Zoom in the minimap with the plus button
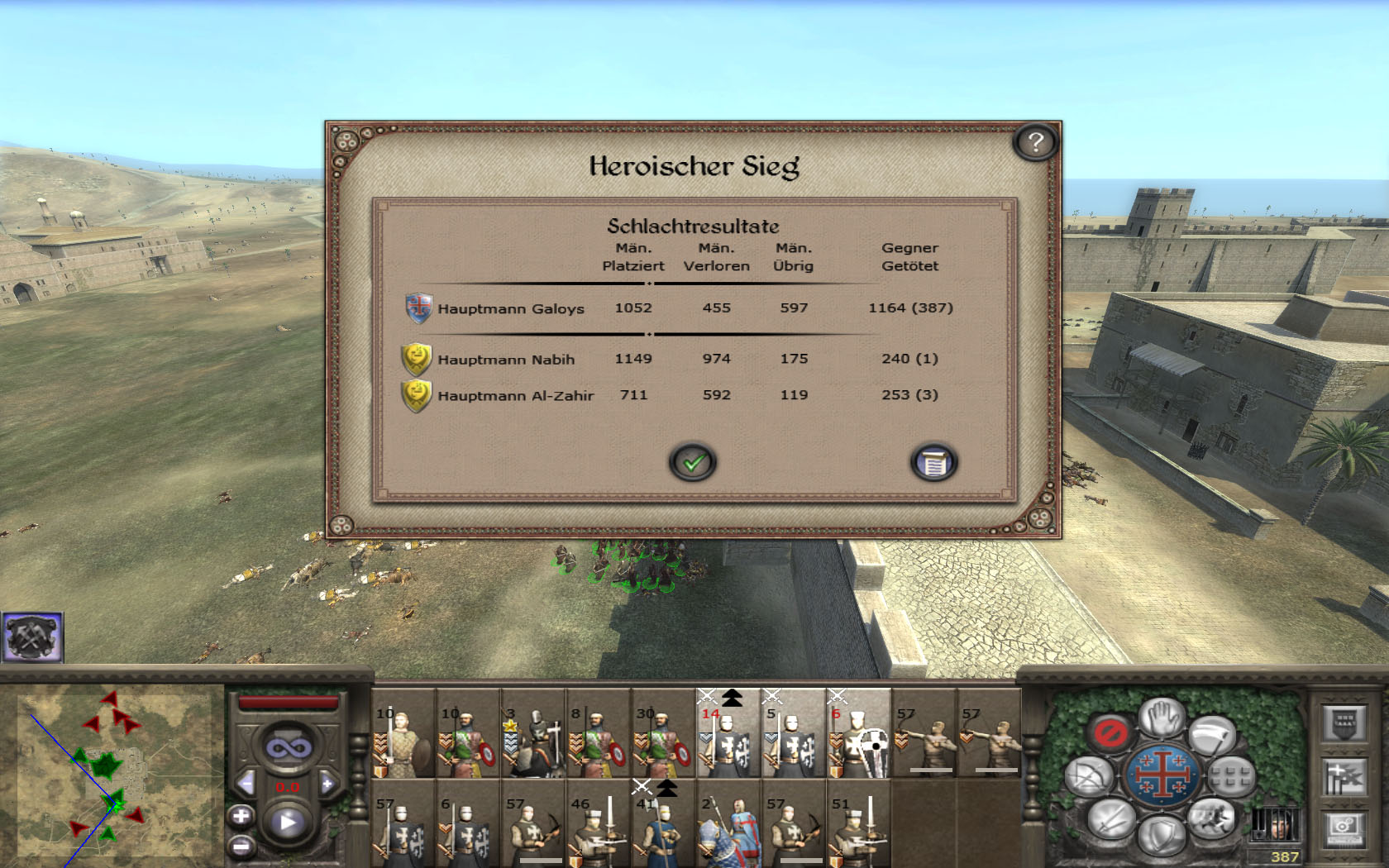Viewport: 1389px width, 868px height. pyautogui.click(x=241, y=817)
